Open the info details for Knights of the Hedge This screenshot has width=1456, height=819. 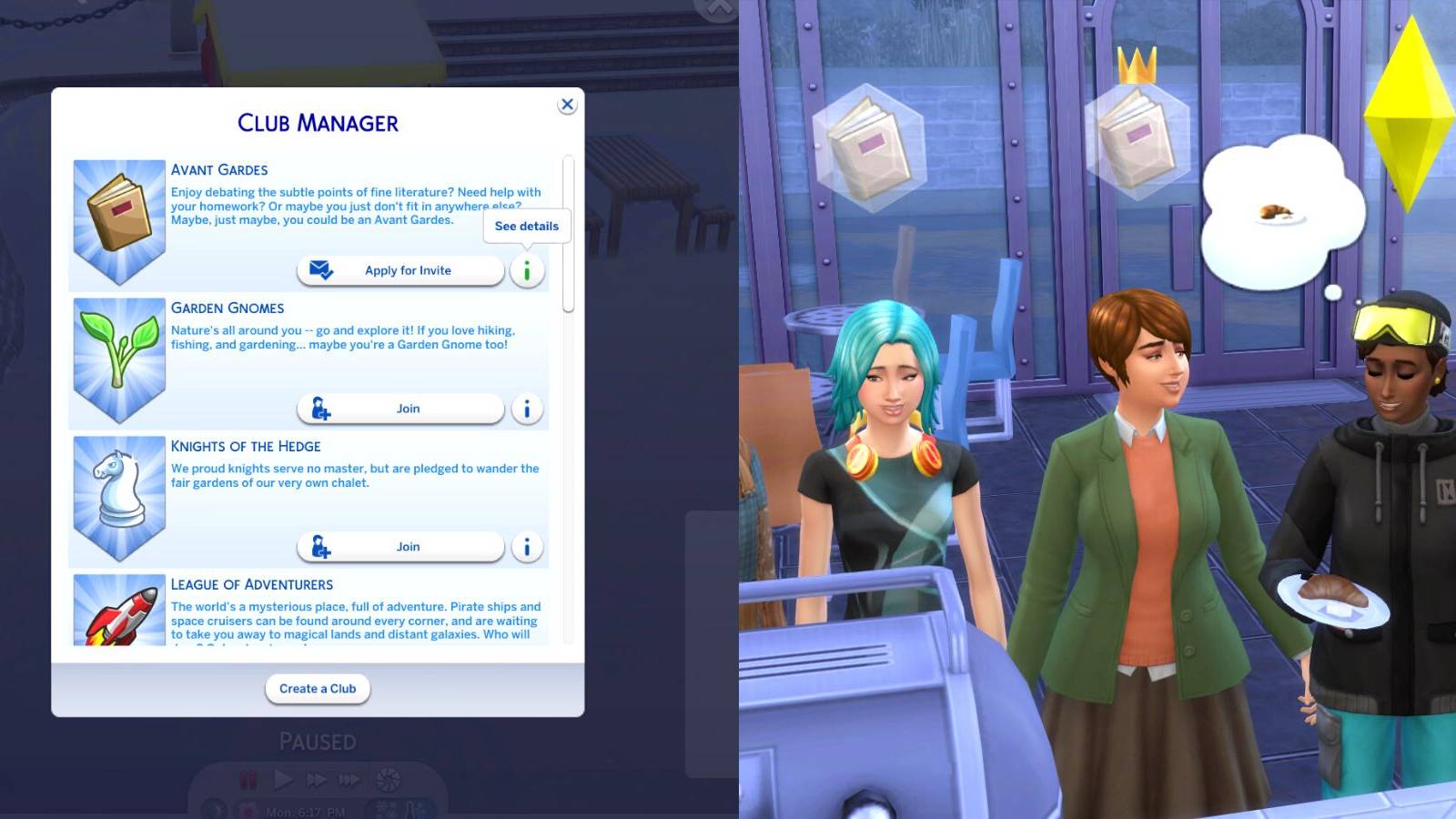[x=527, y=547]
